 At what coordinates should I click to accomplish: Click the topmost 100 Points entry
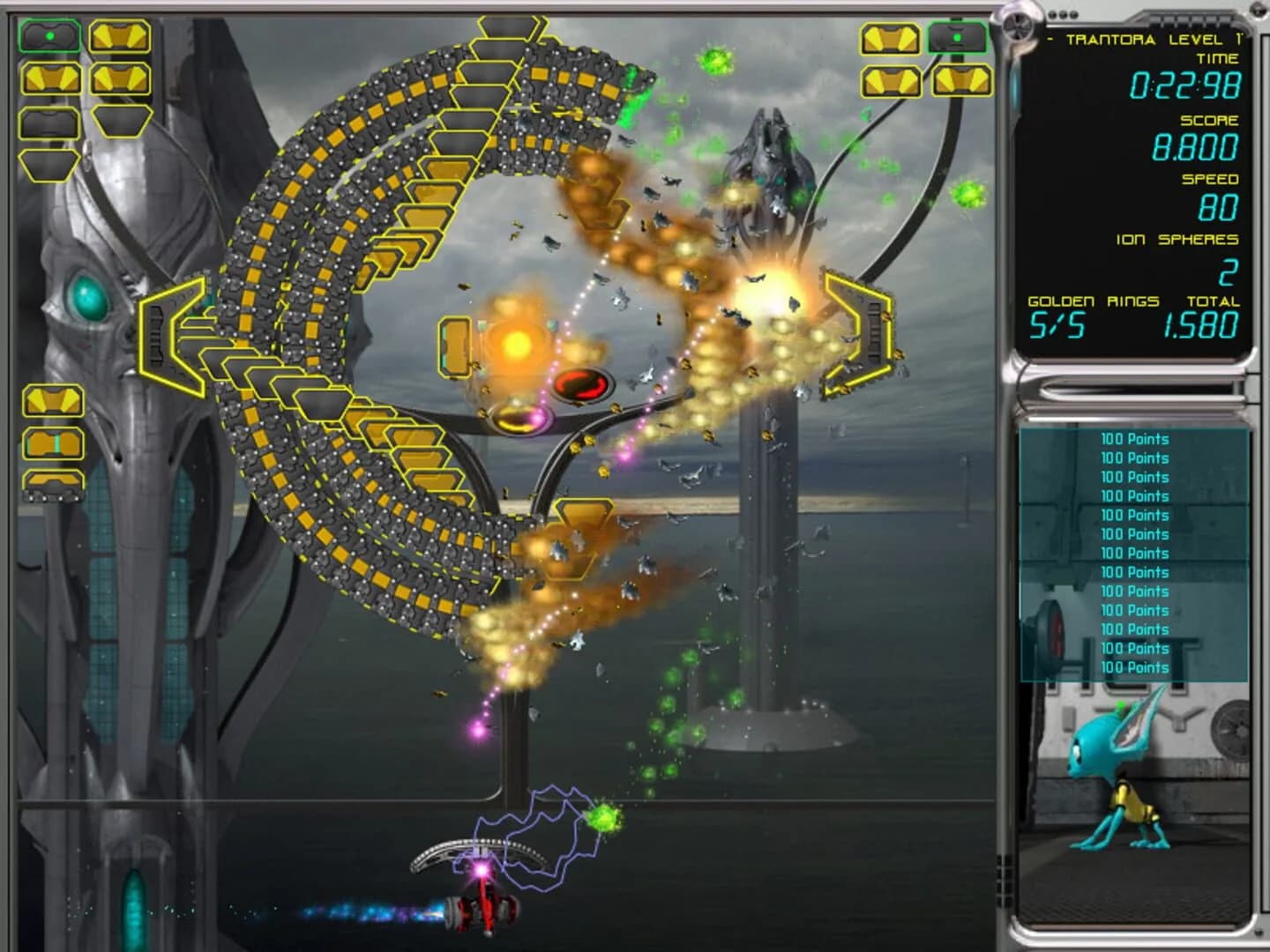coord(1134,439)
